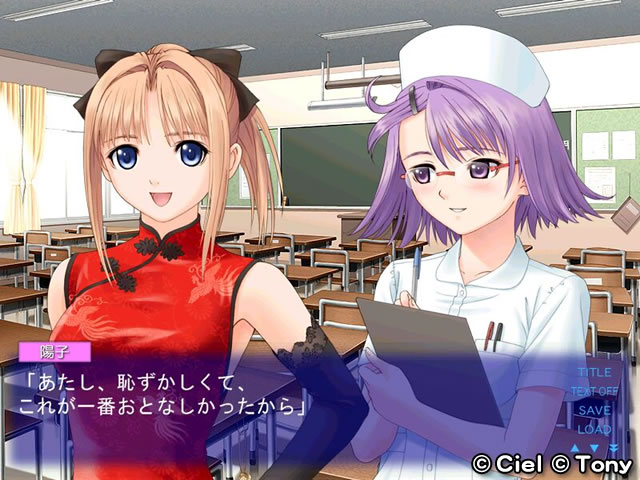Toggle TEXT OFF to hide dialogue

(594, 391)
